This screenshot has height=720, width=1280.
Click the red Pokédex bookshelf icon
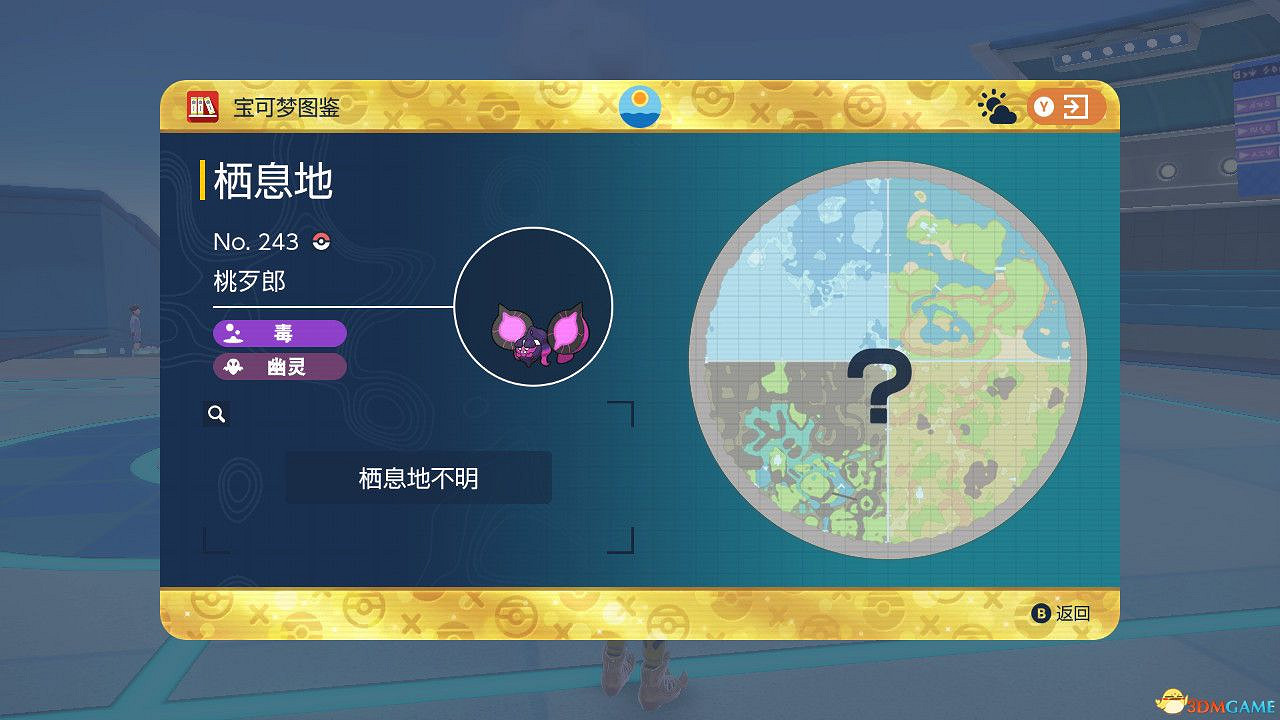[x=200, y=104]
